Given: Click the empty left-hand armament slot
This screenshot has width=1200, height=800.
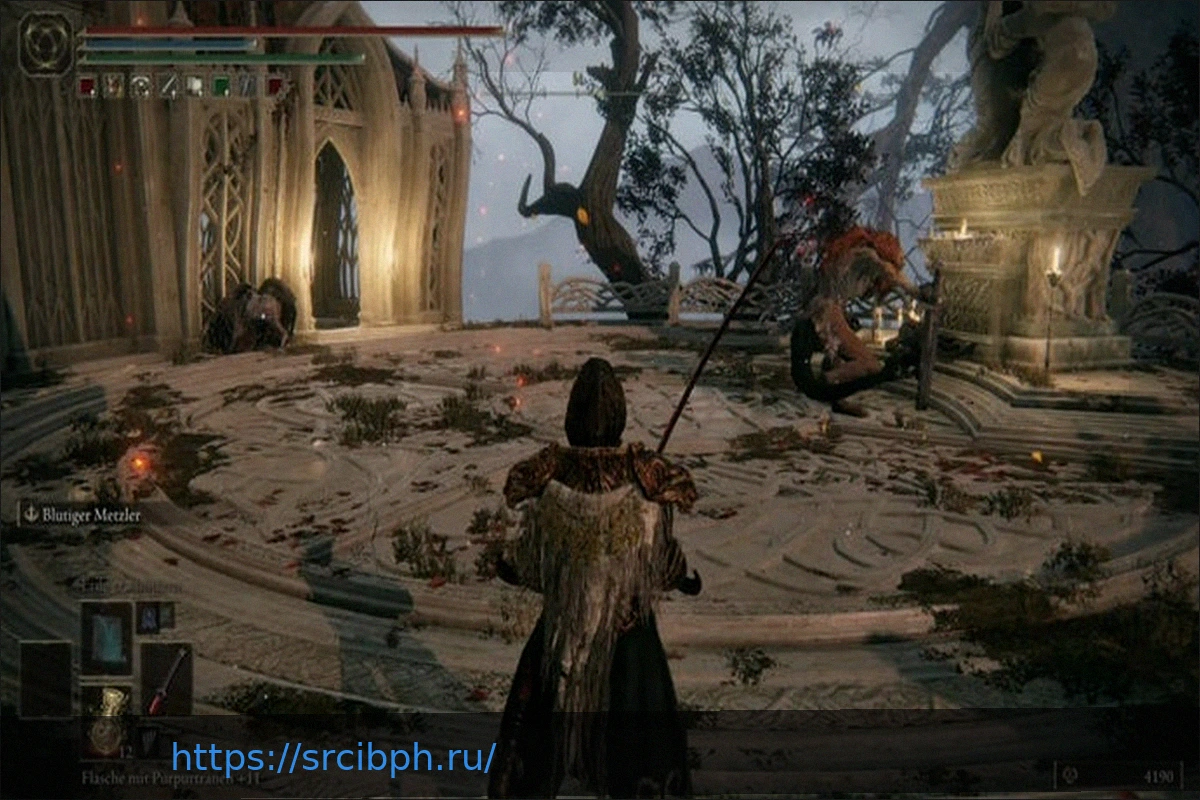Looking at the screenshot, I should (46, 679).
